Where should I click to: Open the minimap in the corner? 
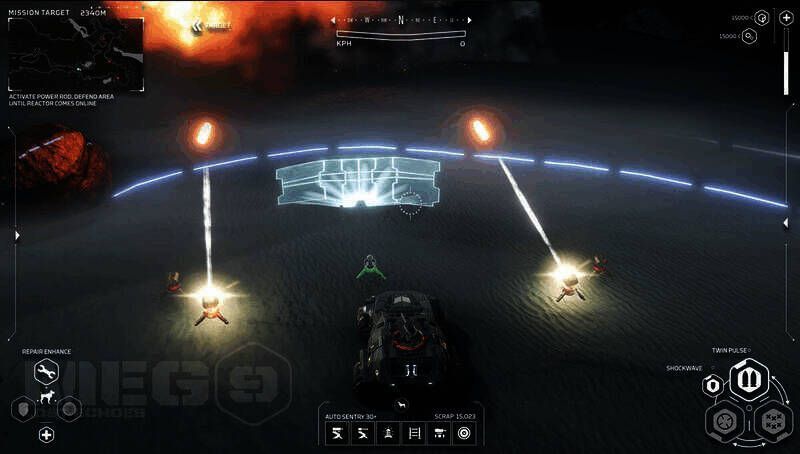coord(75,55)
